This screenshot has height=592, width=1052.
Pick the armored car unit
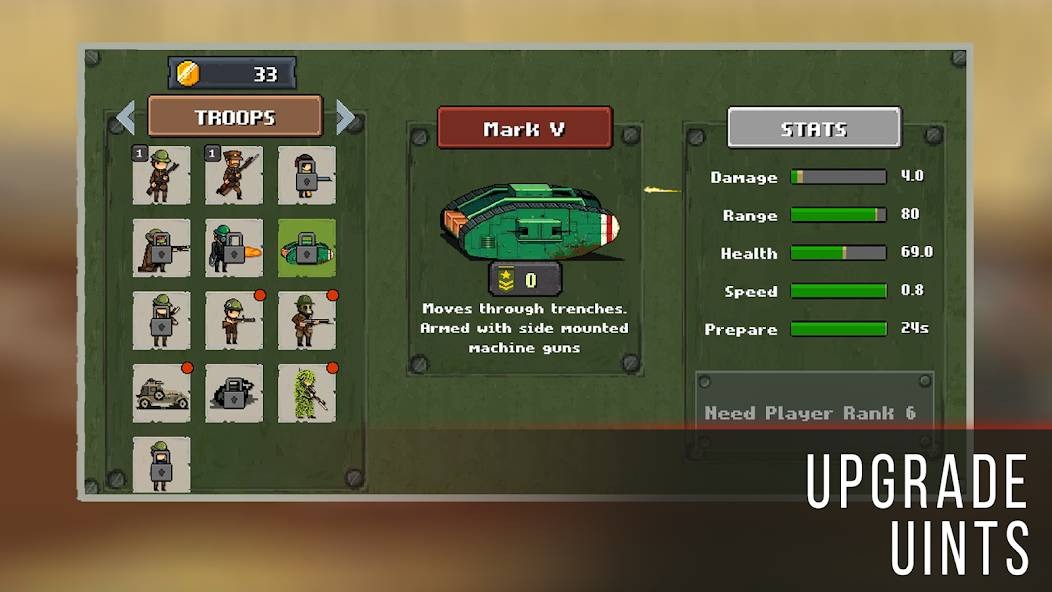[x=161, y=393]
